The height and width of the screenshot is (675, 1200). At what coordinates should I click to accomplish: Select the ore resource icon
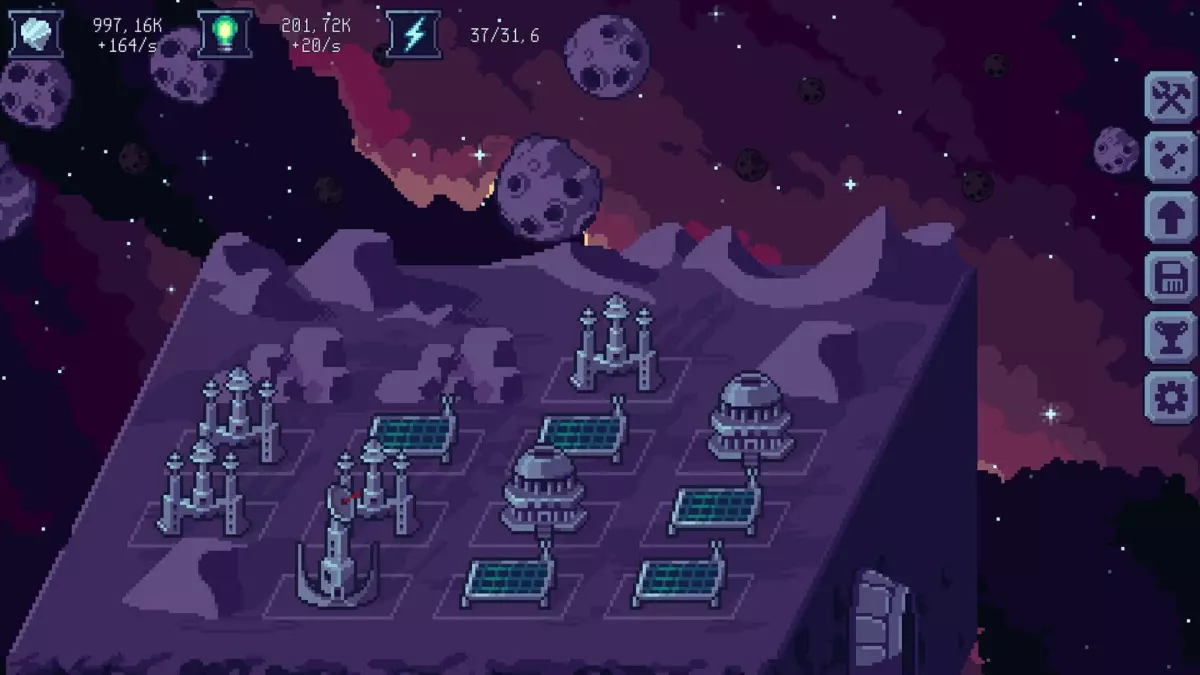pyautogui.click(x=36, y=35)
